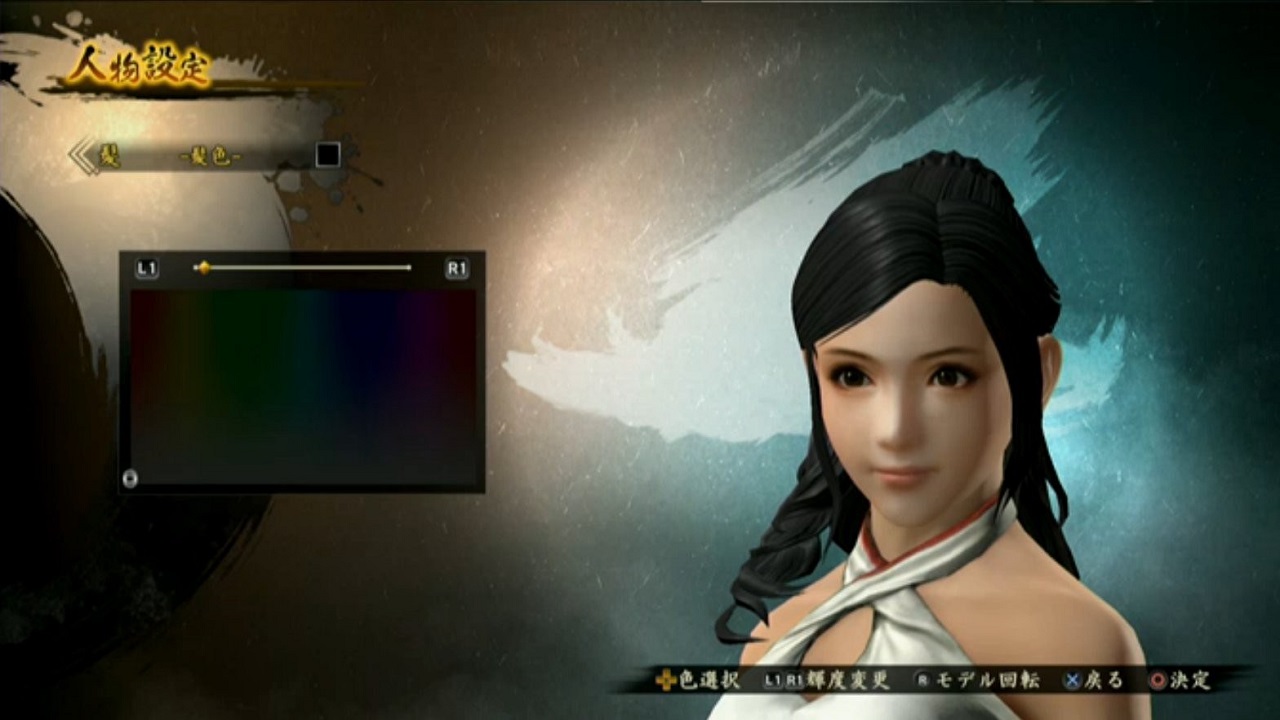Click the yellow brightness slider handle
Screen dimensions: 1280x720
click(x=204, y=267)
